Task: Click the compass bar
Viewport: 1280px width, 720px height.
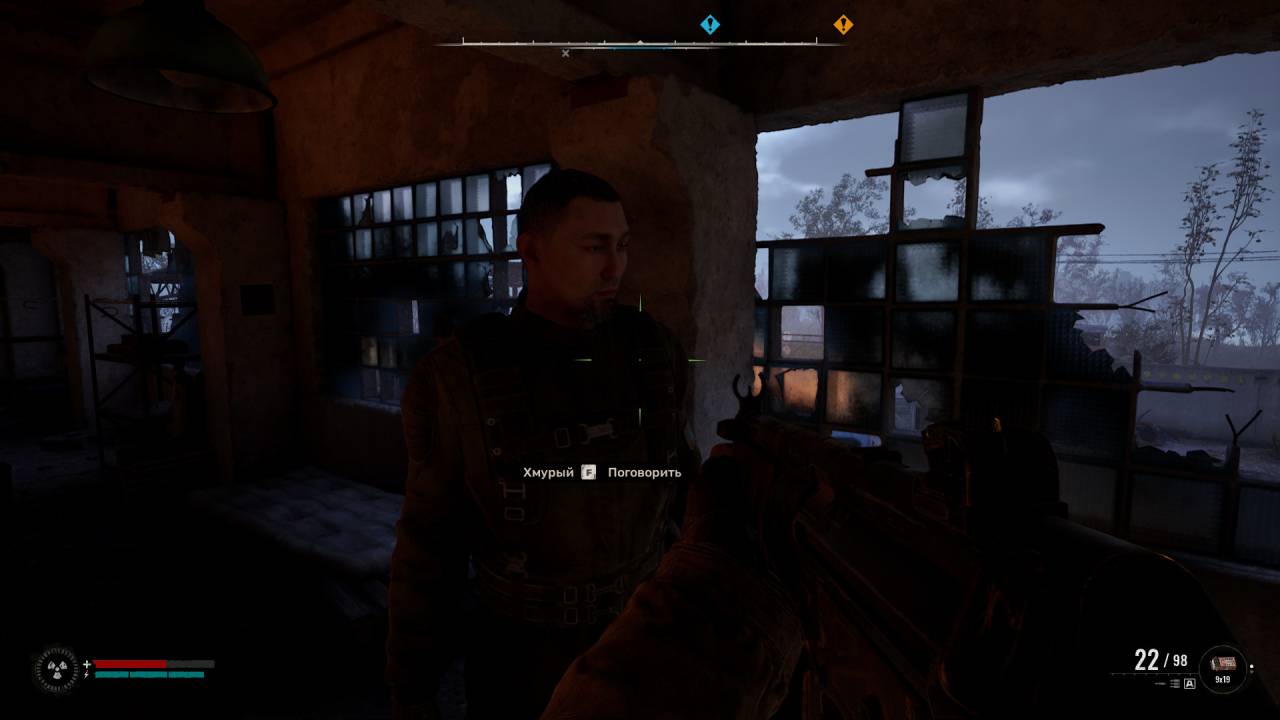Action: point(640,43)
